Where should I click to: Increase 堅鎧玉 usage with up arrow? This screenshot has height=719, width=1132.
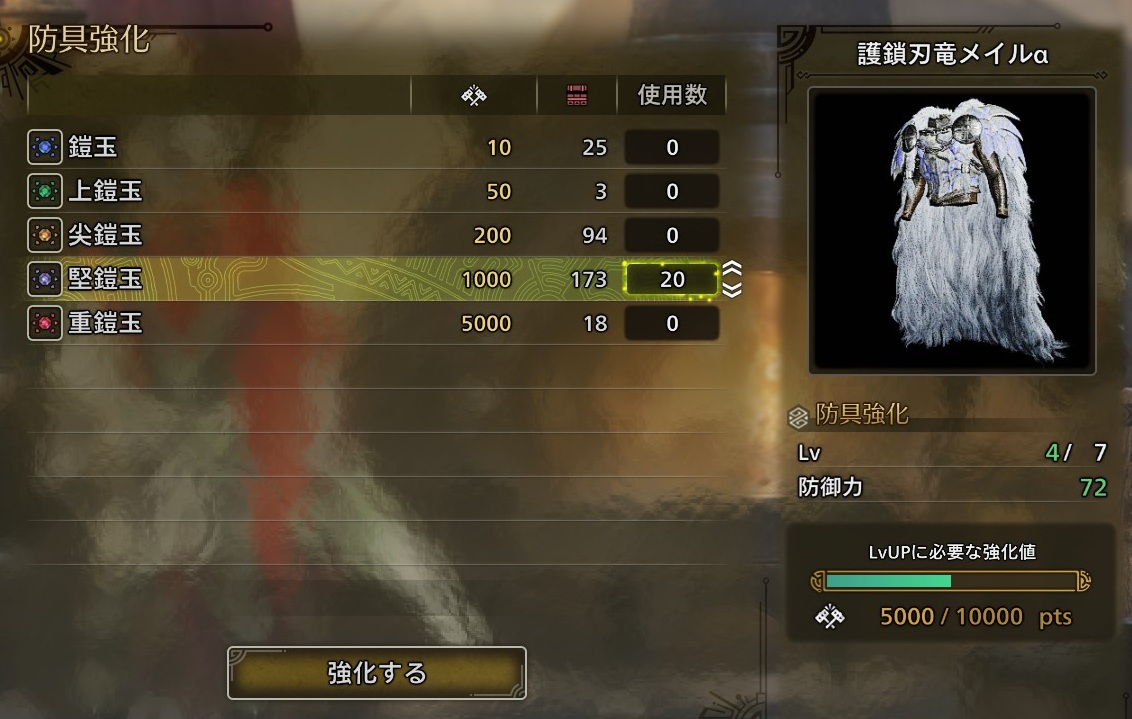pyautogui.click(x=732, y=269)
